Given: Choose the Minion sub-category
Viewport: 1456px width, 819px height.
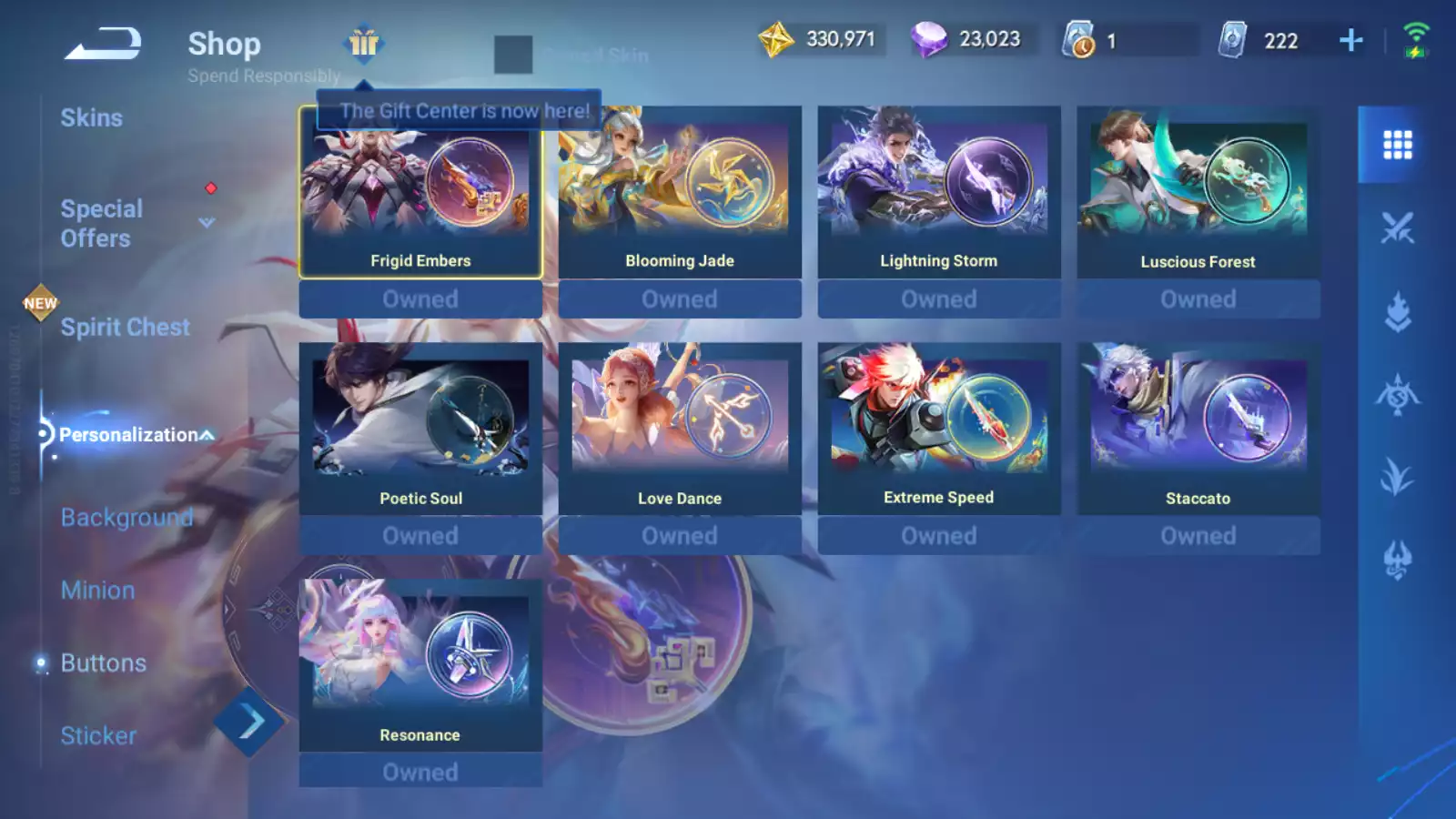Looking at the screenshot, I should [97, 591].
